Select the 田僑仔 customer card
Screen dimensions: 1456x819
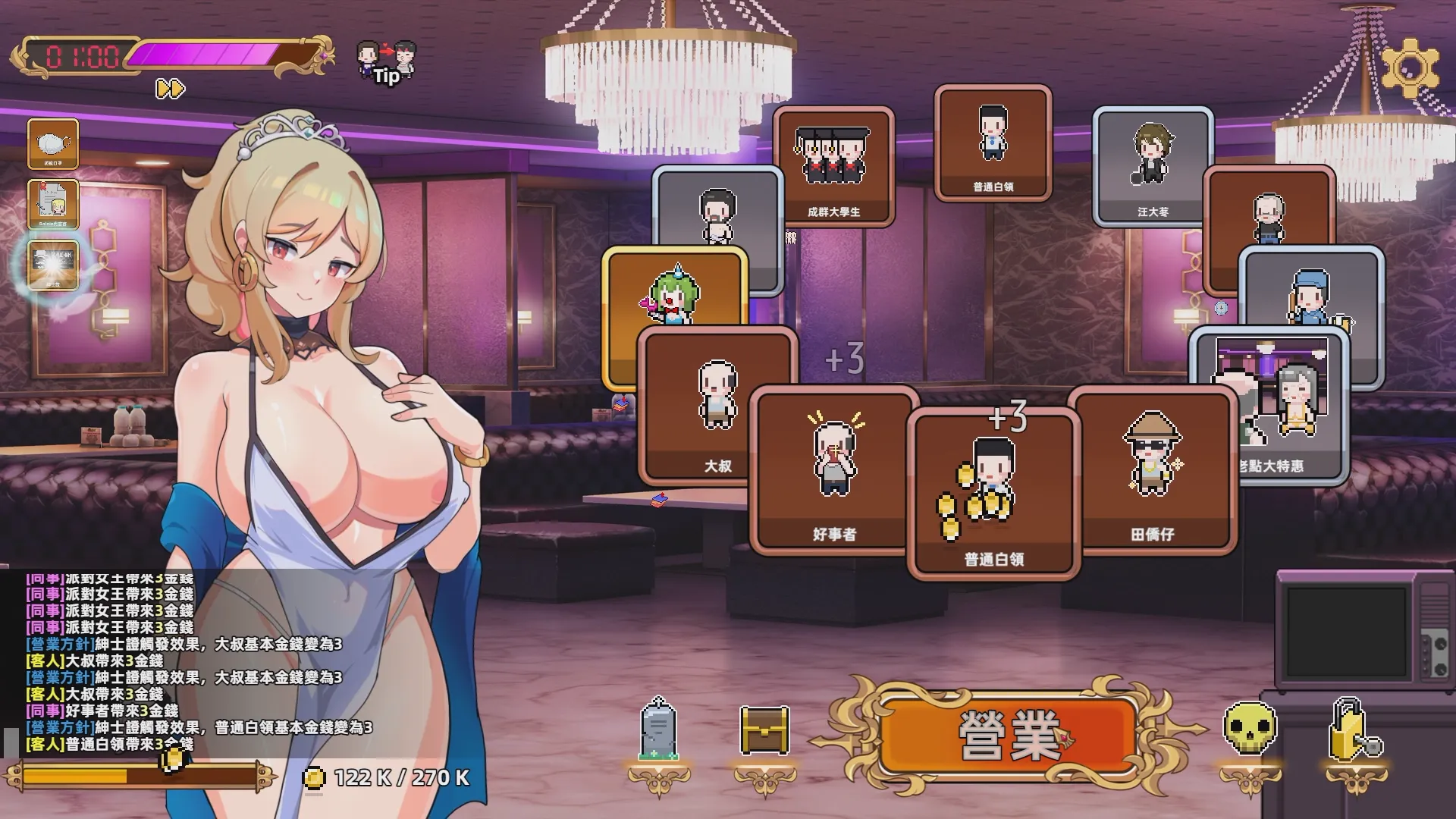[x=1152, y=470]
